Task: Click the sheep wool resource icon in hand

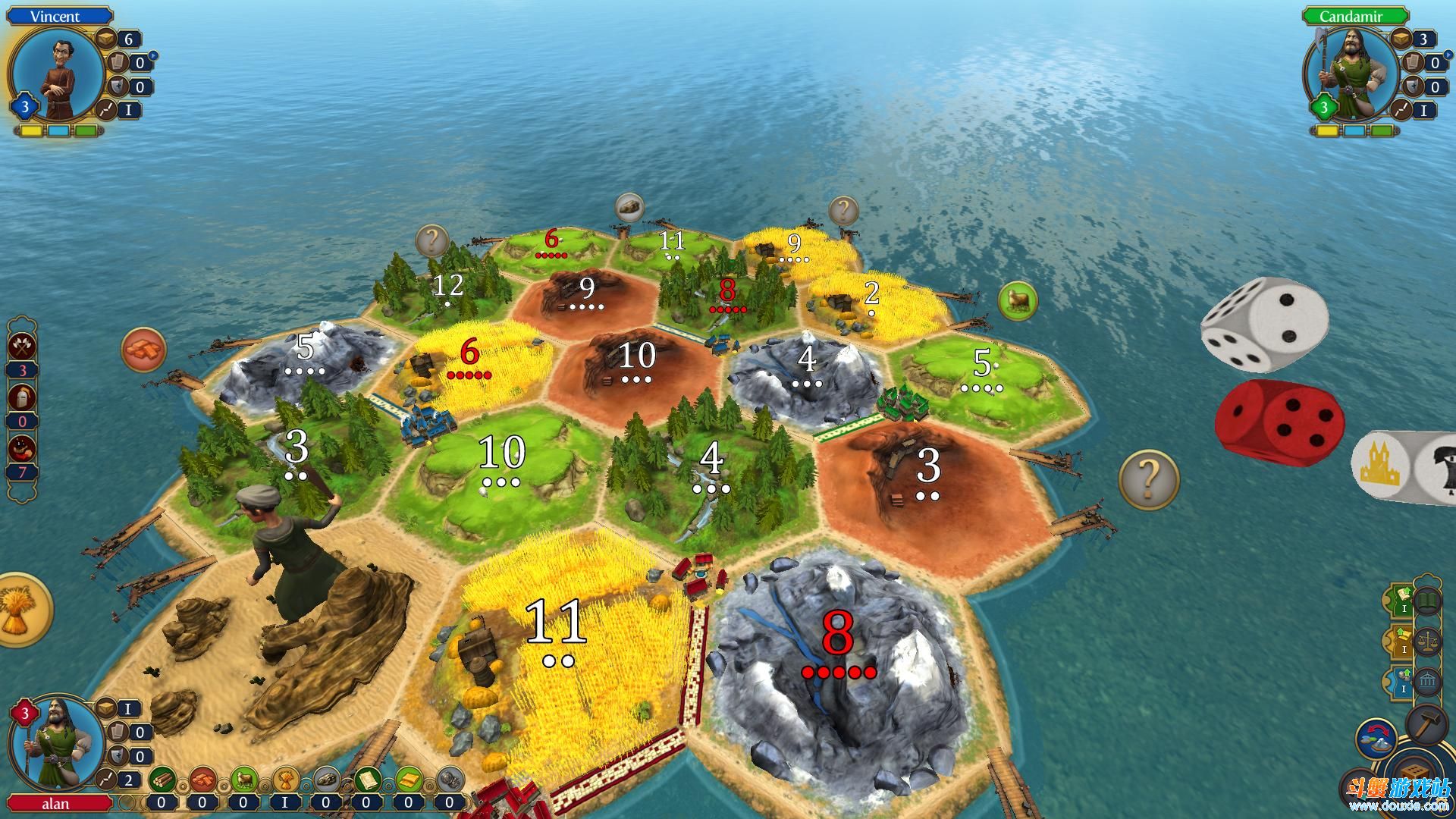Action: (x=243, y=779)
